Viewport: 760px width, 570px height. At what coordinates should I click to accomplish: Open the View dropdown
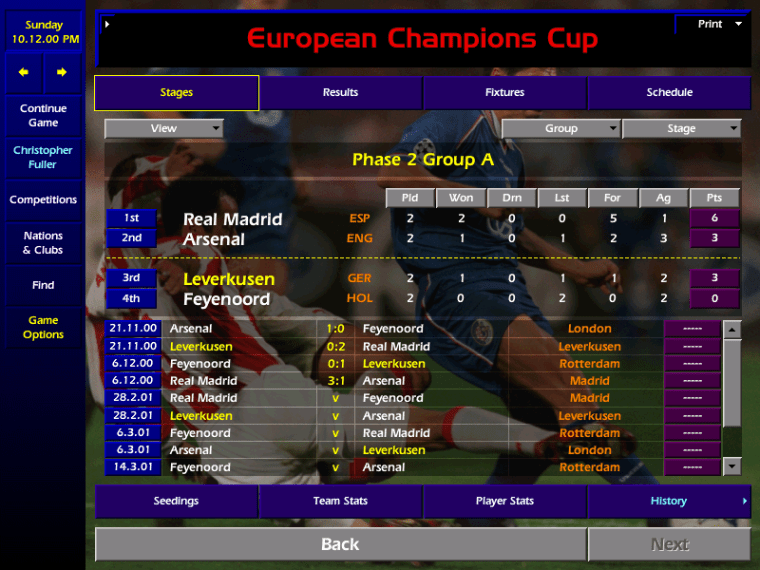point(164,128)
